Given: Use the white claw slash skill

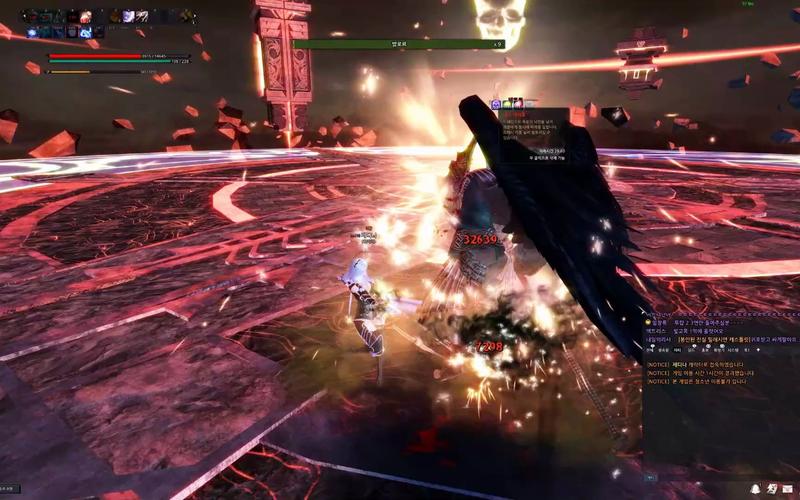Looking at the screenshot, I should tap(142, 16).
